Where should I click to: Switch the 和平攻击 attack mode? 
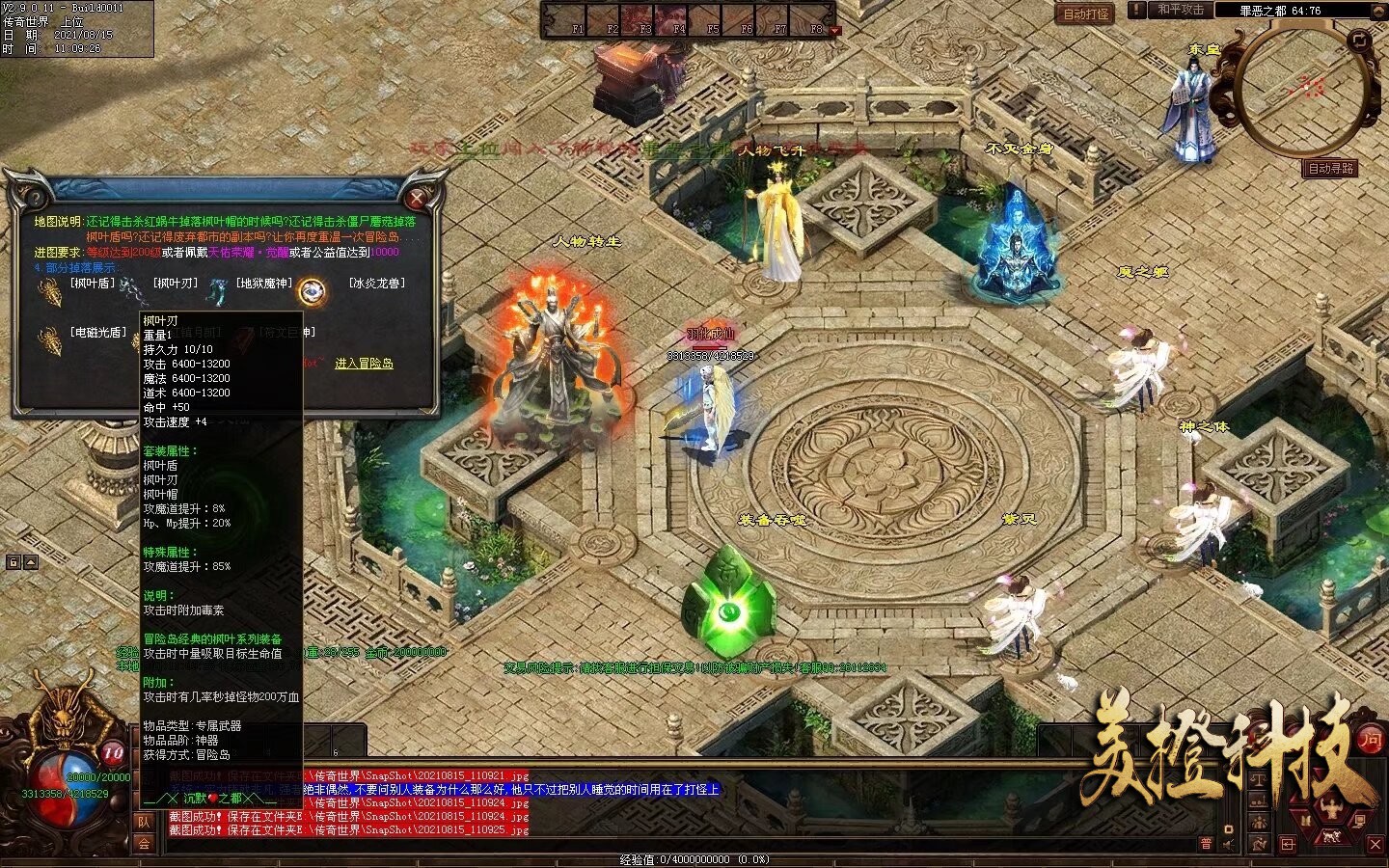1181,10
